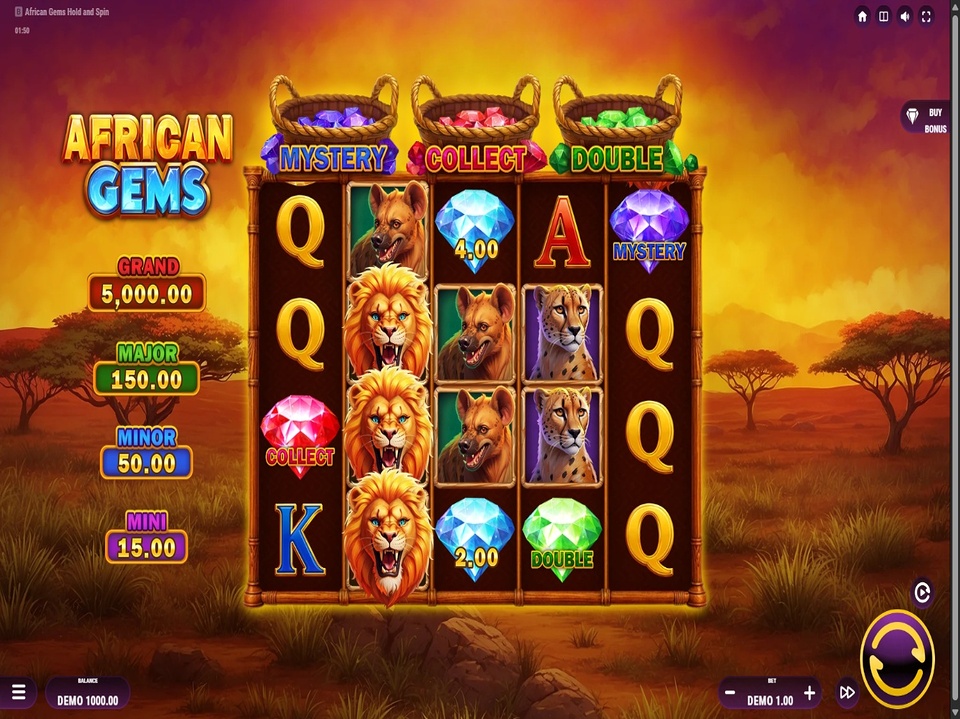Screen dimensions: 960x719
Task: Open the hamburger menu
Action: pos(19,692)
